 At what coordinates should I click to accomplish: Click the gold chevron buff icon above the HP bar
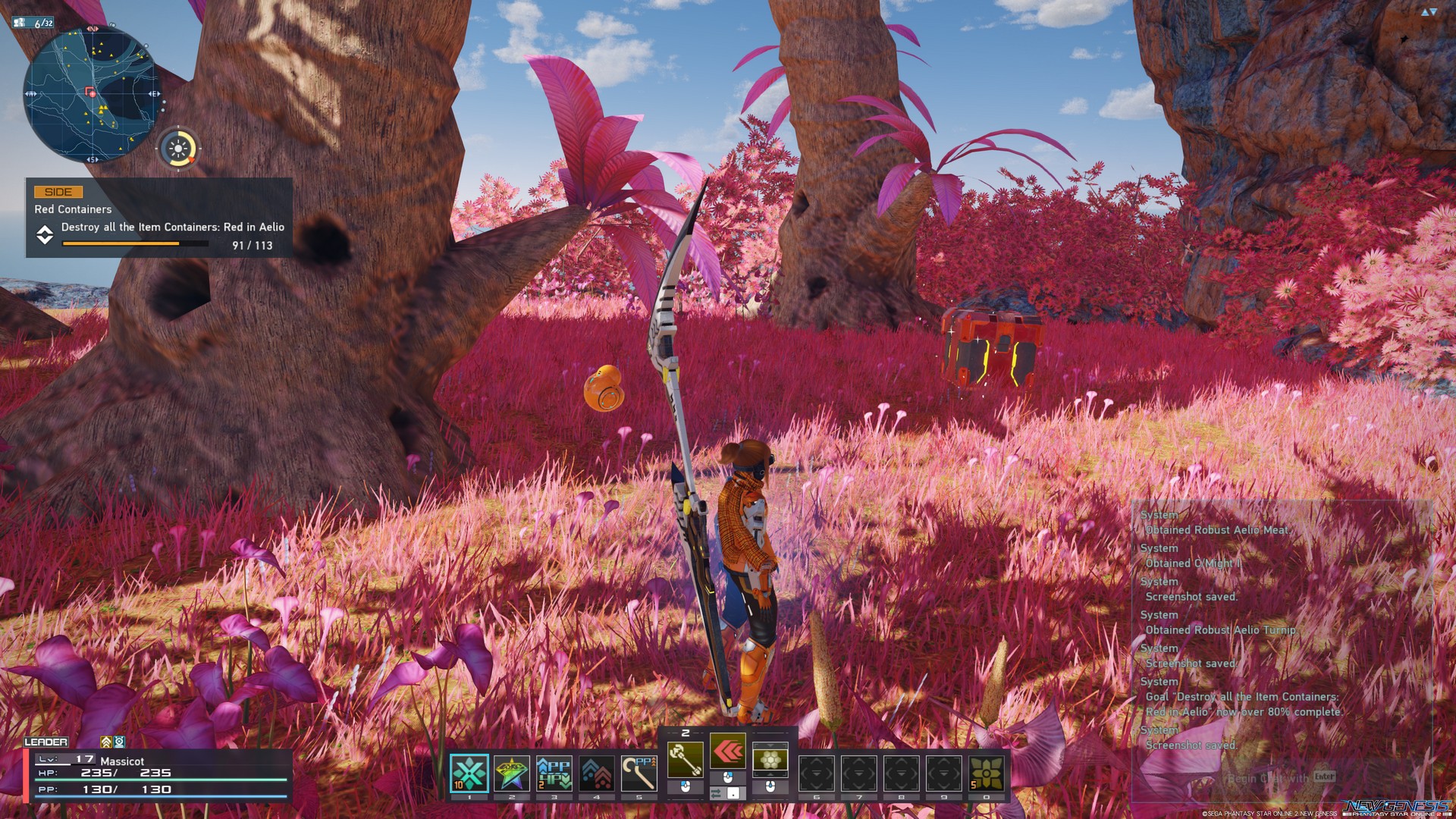click(x=107, y=742)
